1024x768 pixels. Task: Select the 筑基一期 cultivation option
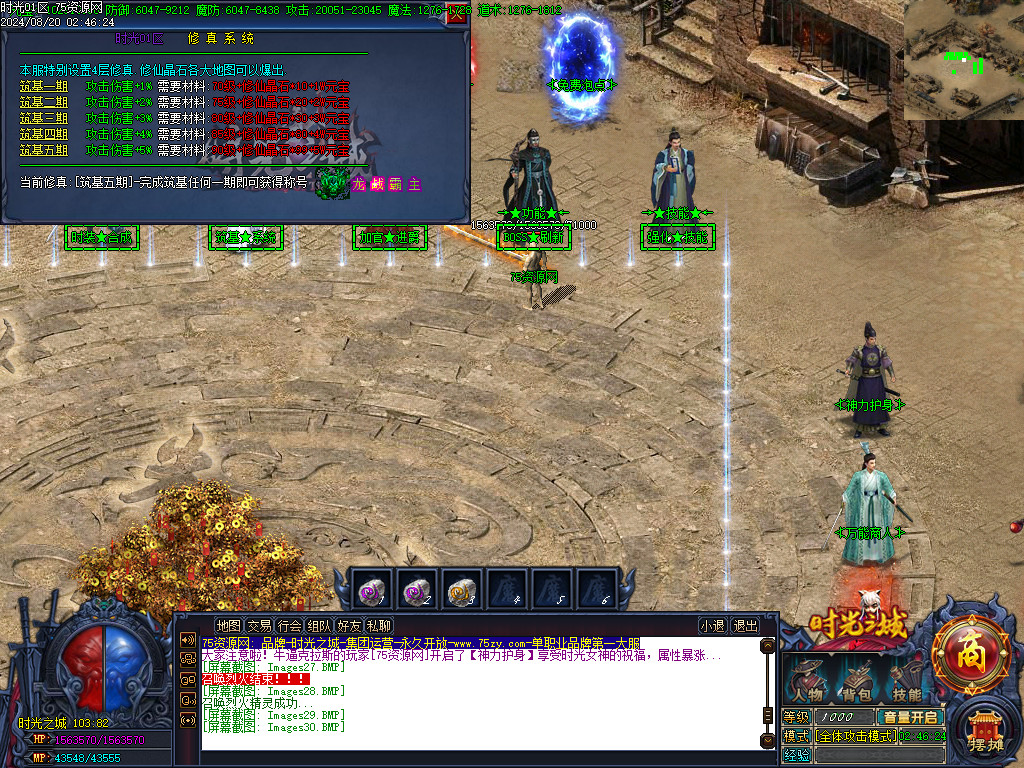tap(44, 86)
